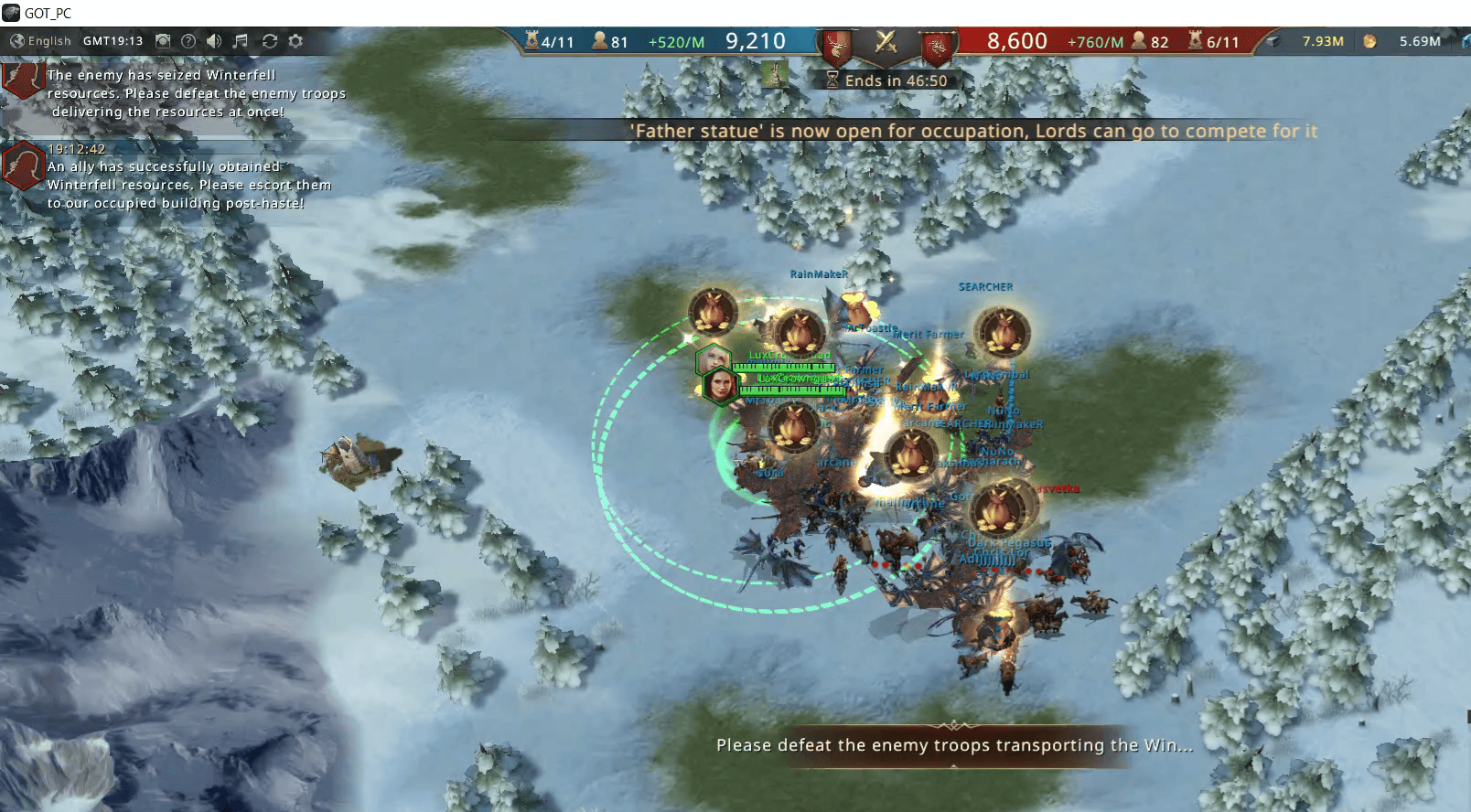Image resolution: width=1471 pixels, height=812 pixels.
Task: Open the statue building icon below scoreboard
Action: (776, 73)
